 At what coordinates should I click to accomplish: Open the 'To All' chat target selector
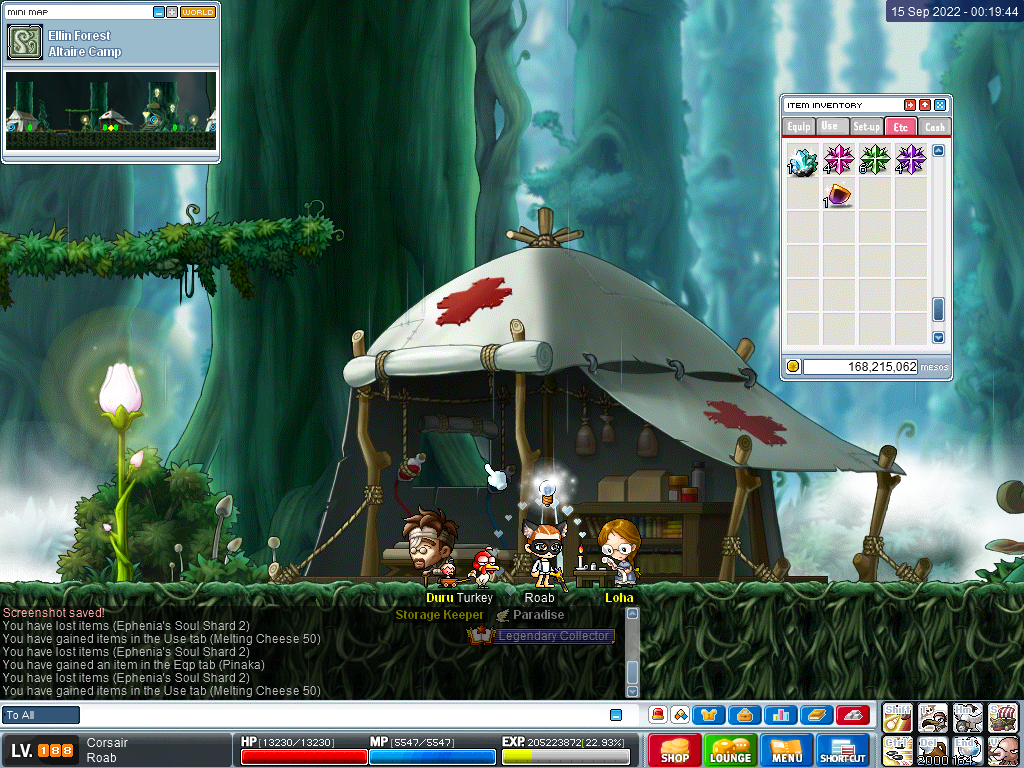(41, 715)
